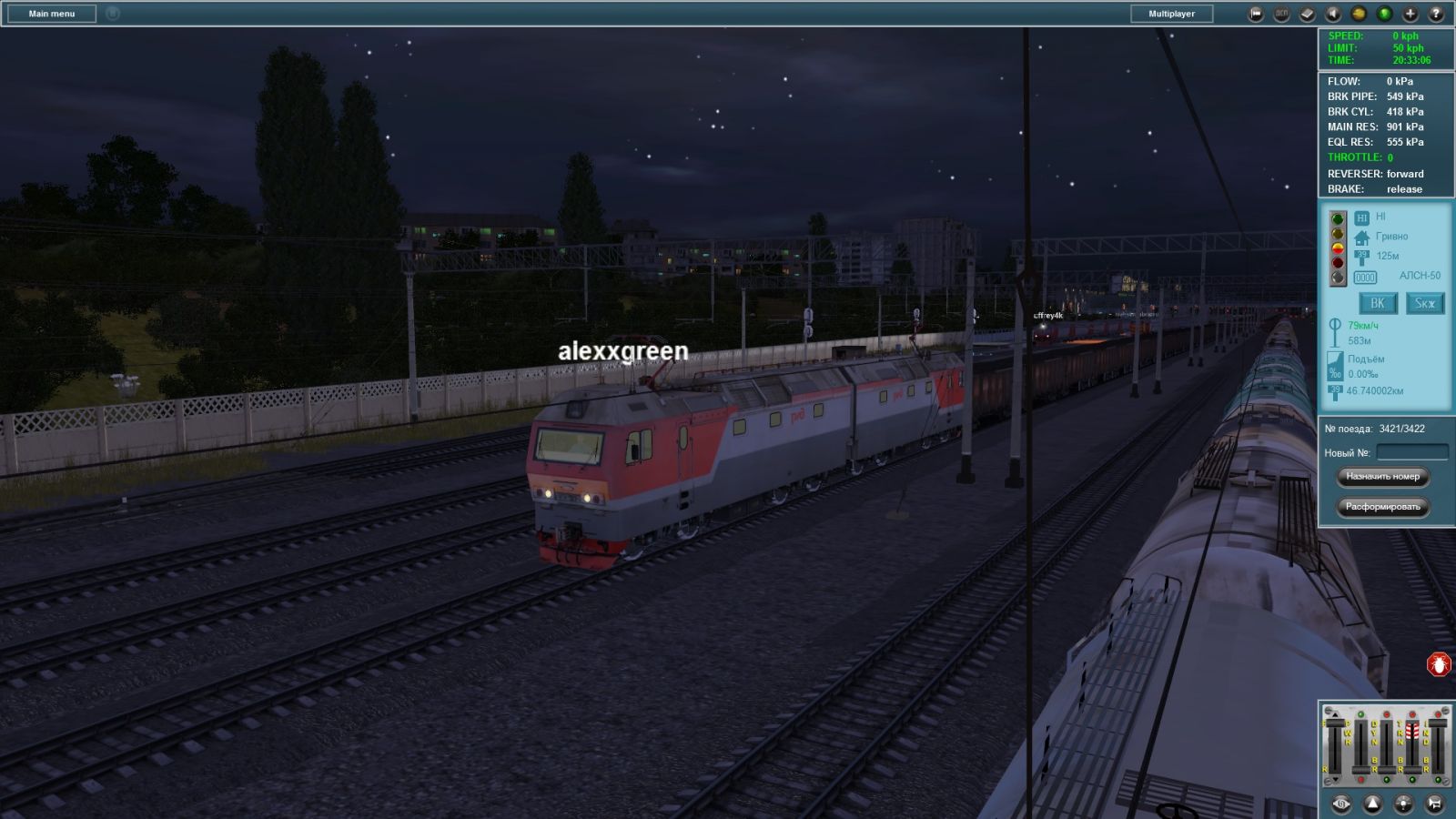Open the book icon in top bar

1307,14
